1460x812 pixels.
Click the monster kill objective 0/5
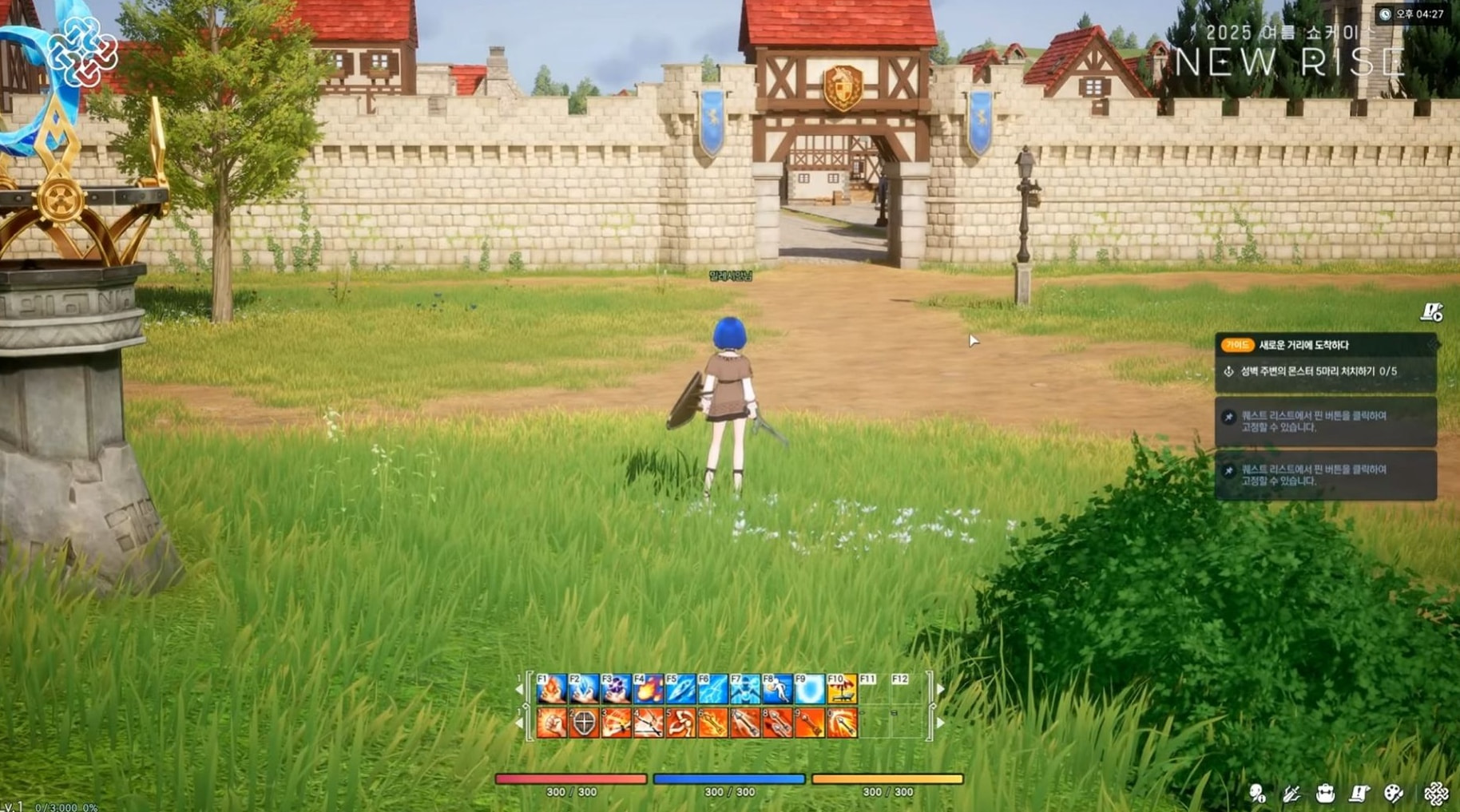click(x=1318, y=370)
